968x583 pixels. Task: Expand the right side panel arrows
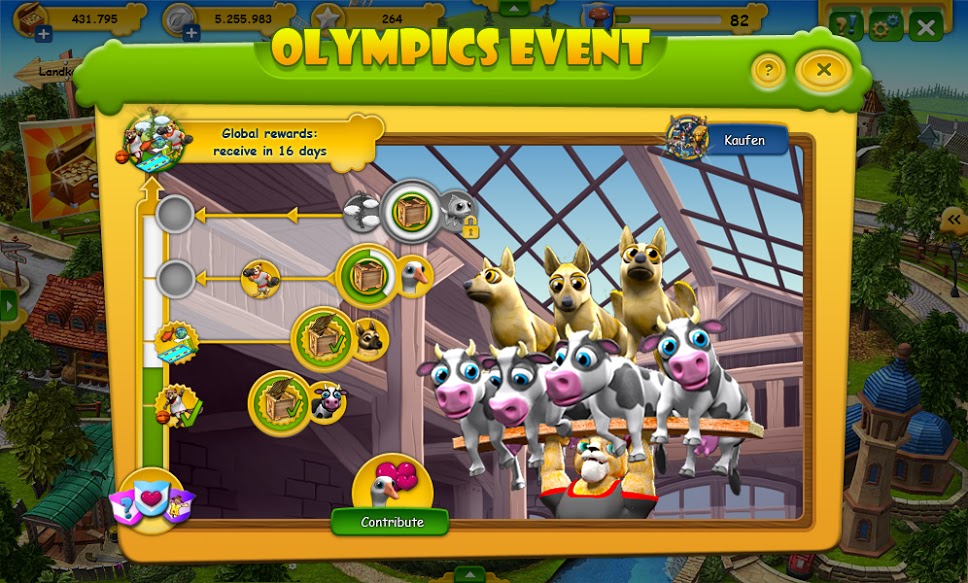pyautogui.click(x=955, y=221)
